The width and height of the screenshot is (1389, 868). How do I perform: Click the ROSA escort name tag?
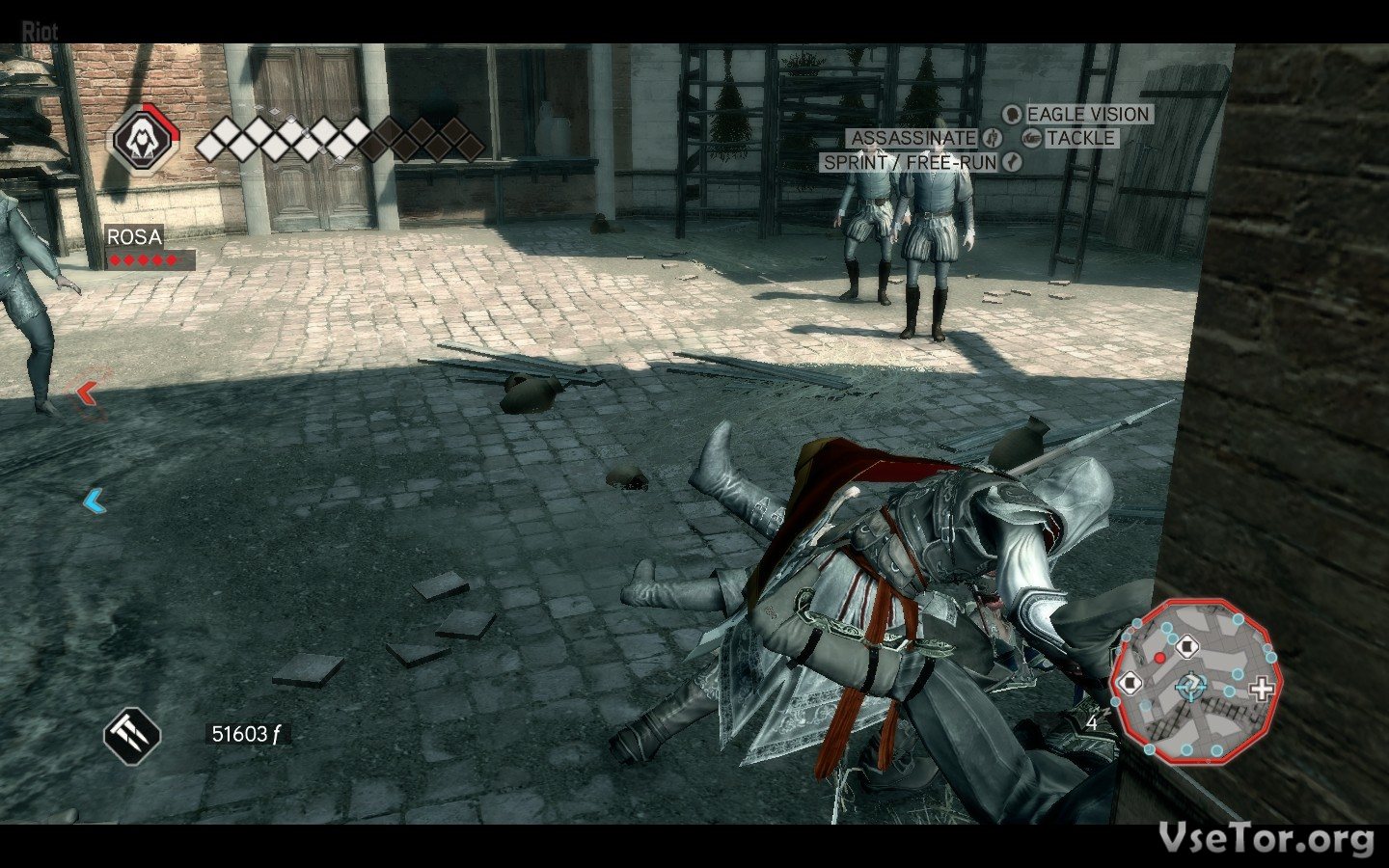tap(134, 237)
